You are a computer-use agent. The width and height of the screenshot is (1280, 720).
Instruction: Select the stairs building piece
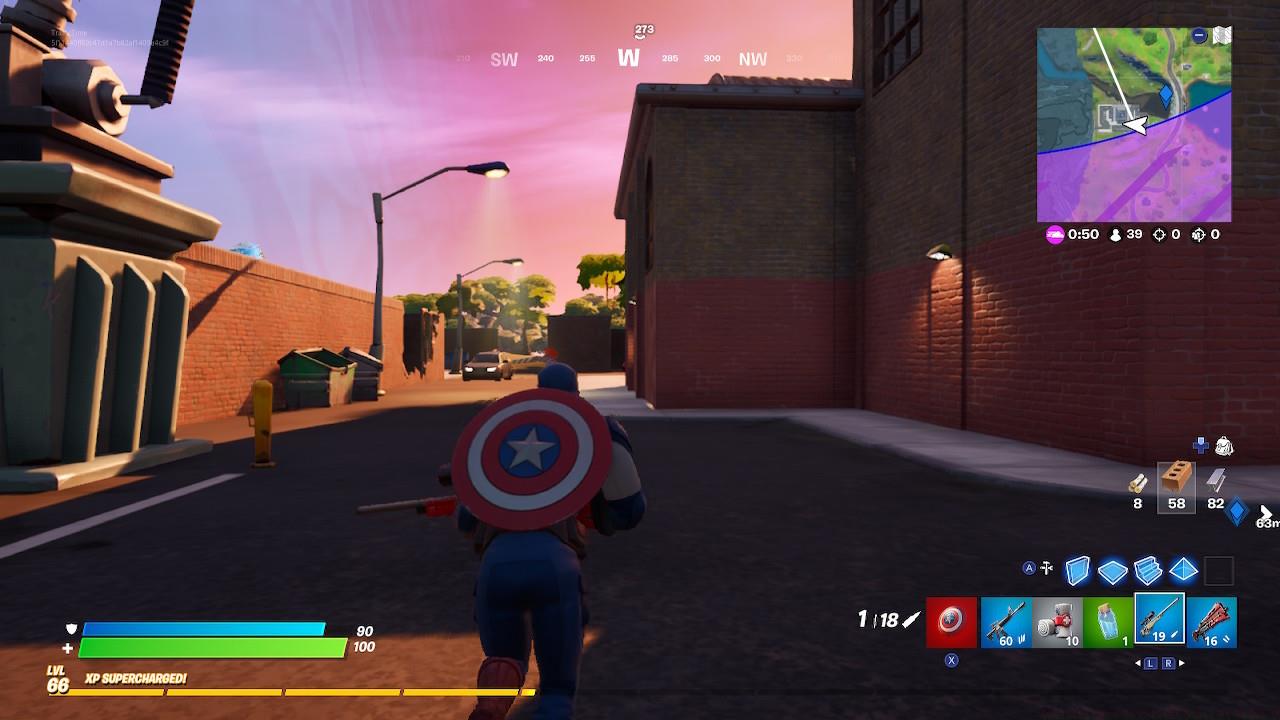(x=1147, y=570)
